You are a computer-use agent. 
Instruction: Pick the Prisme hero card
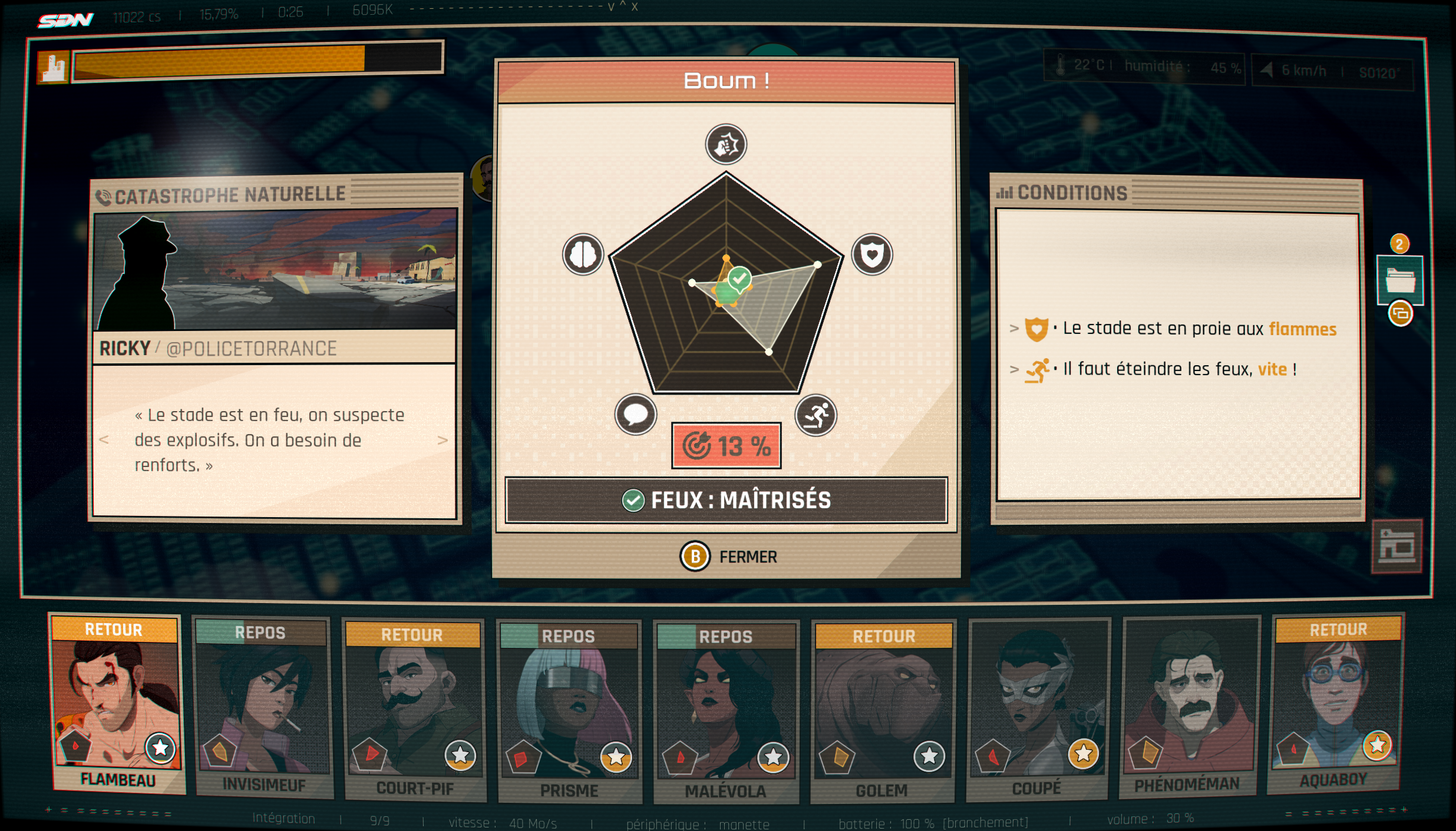coord(569,710)
